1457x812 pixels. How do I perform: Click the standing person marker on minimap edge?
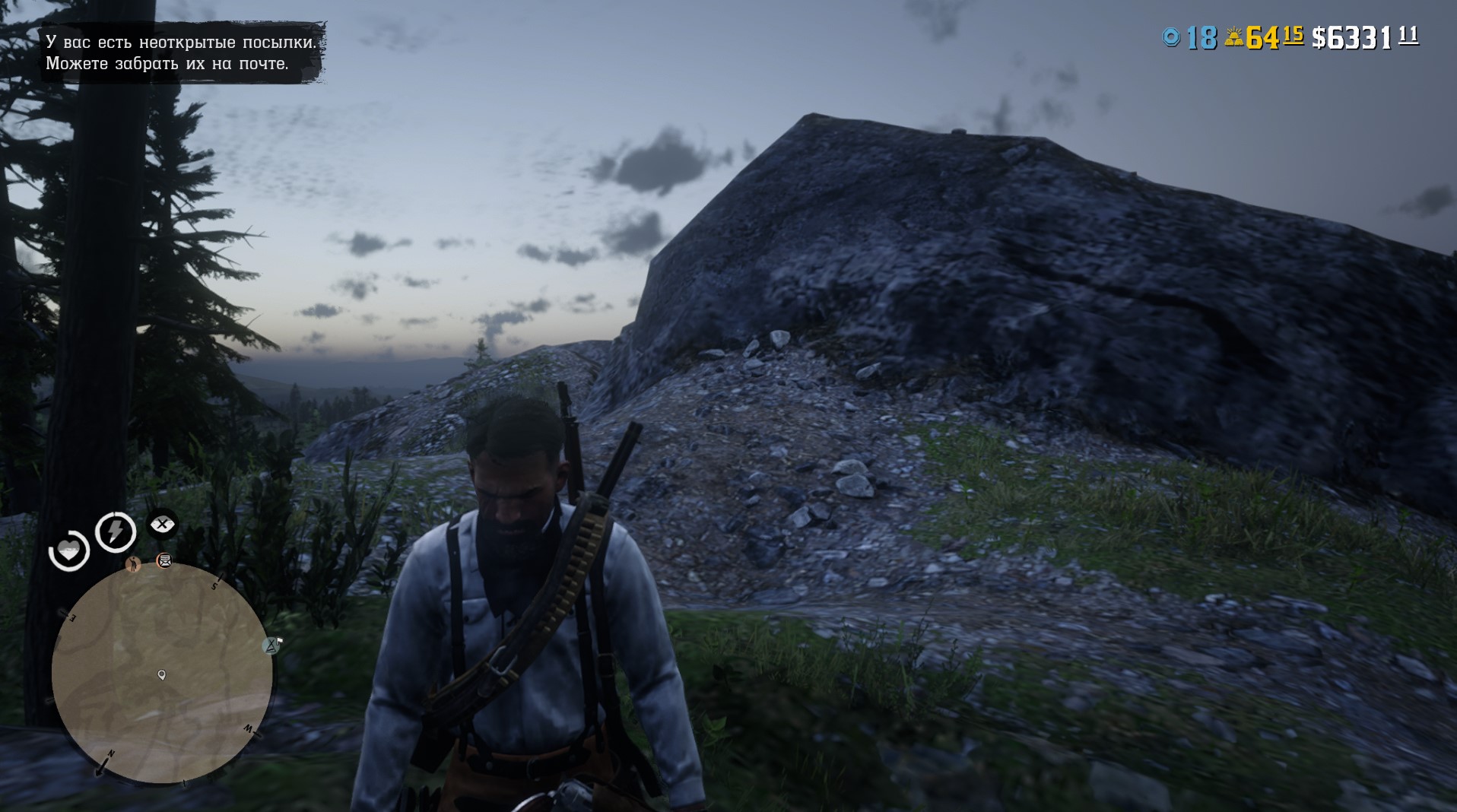(134, 564)
